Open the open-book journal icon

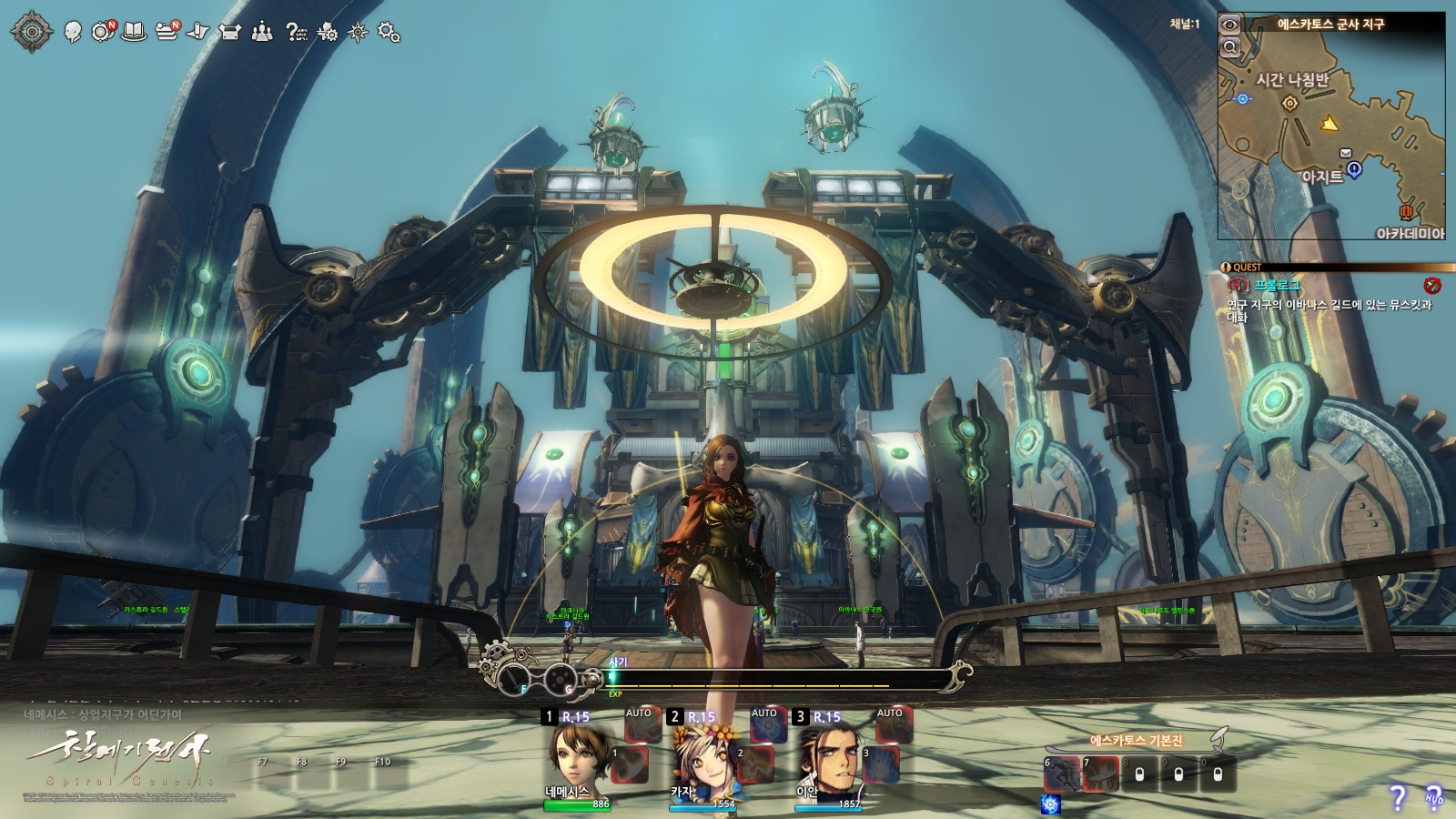tap(135, 33)
